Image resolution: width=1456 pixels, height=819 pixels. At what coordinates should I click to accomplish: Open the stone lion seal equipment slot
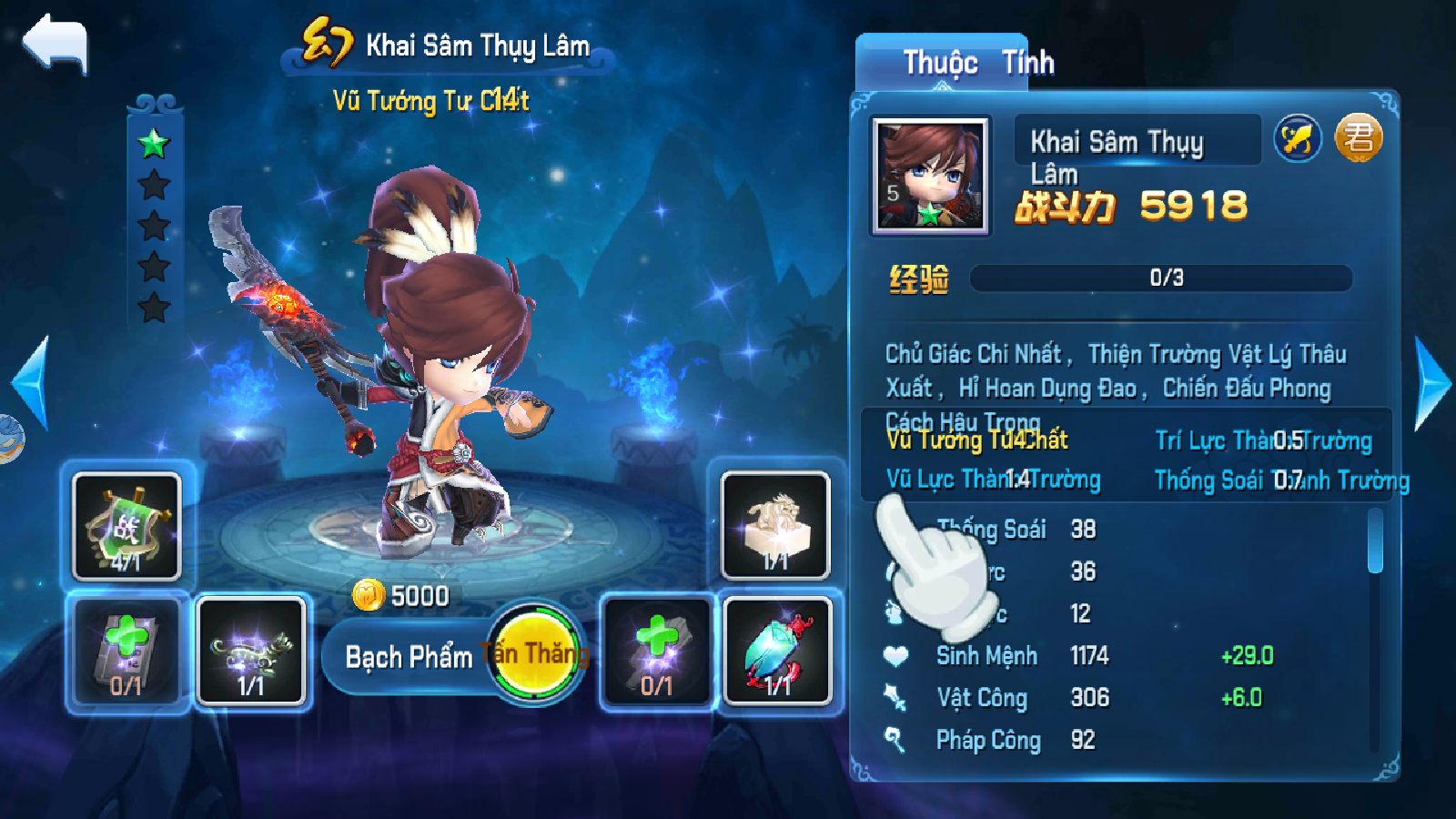(775, 526)
